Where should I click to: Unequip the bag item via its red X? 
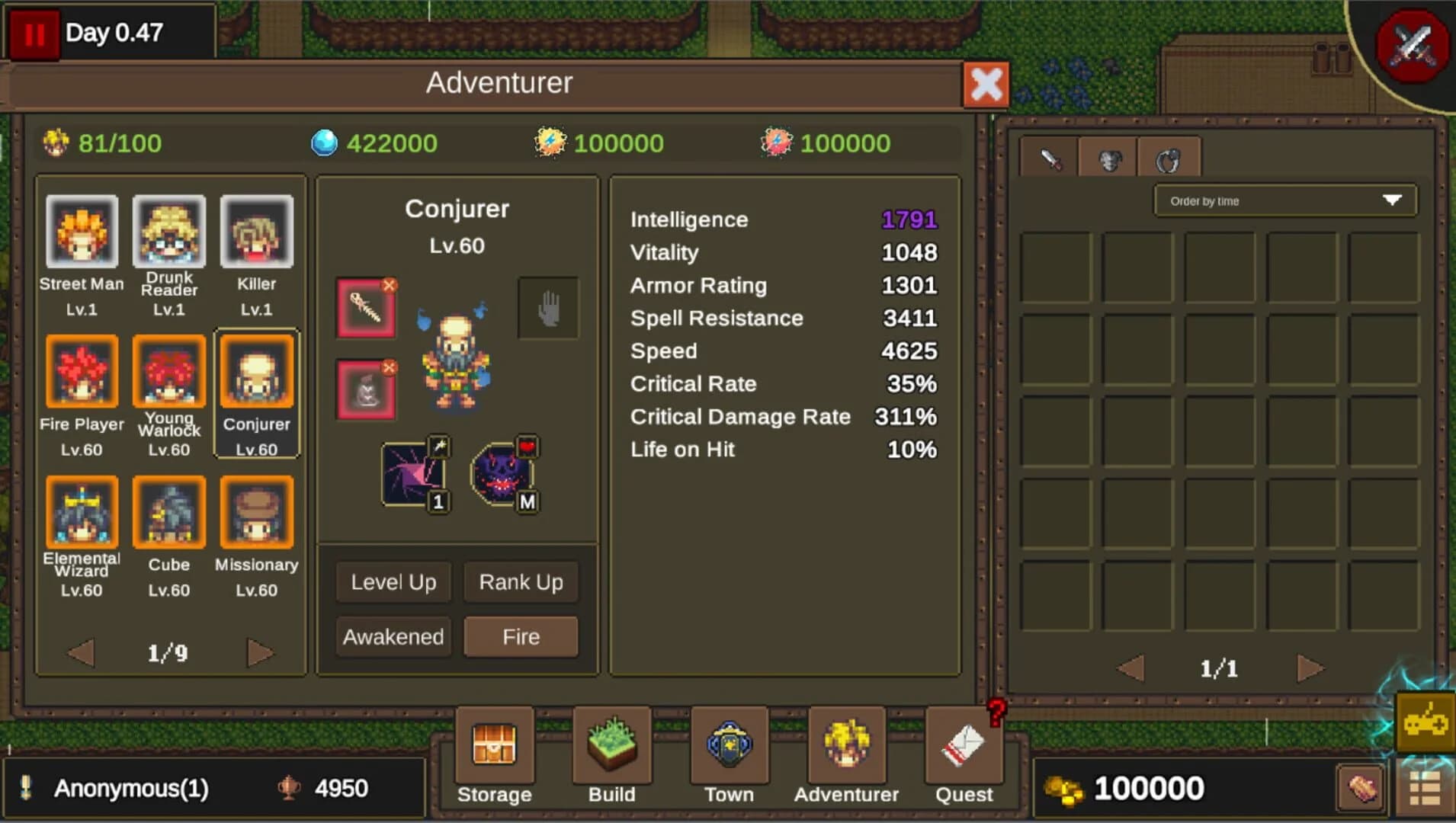[391, 365]
